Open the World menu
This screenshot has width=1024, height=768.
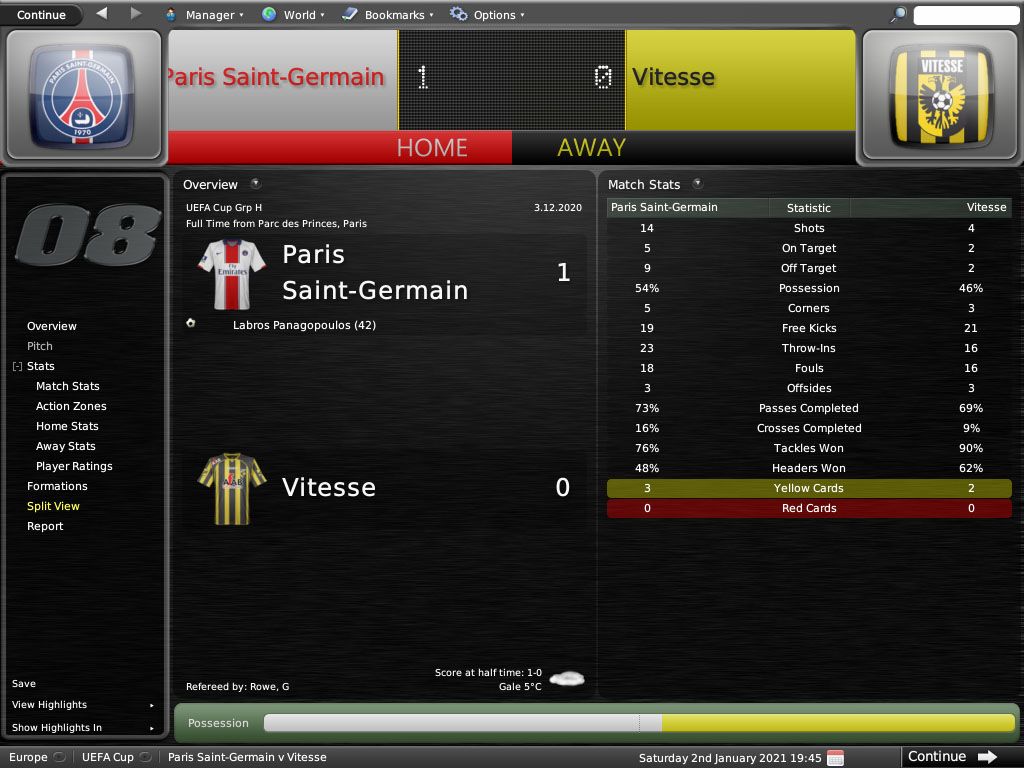click(x=292, y=15)
